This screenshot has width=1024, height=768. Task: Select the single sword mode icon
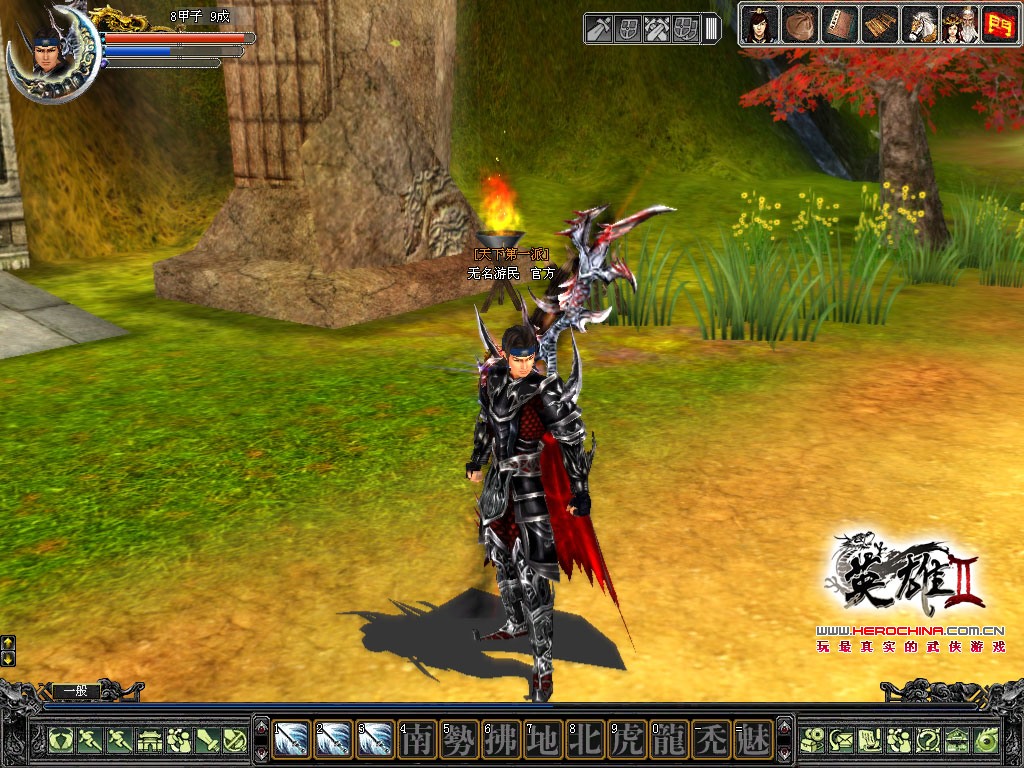(599, 28)
